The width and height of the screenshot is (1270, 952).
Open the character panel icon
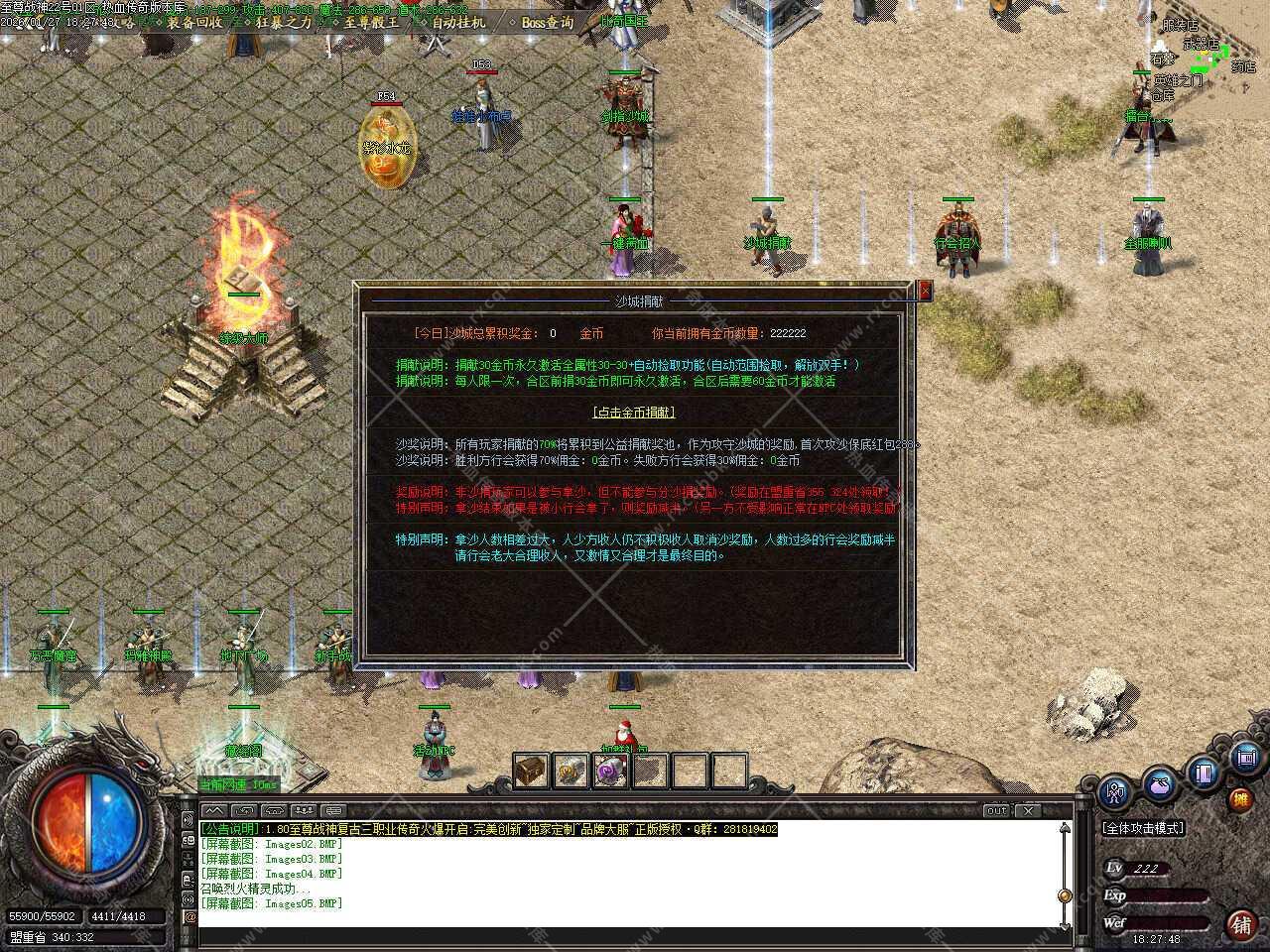1116,793
